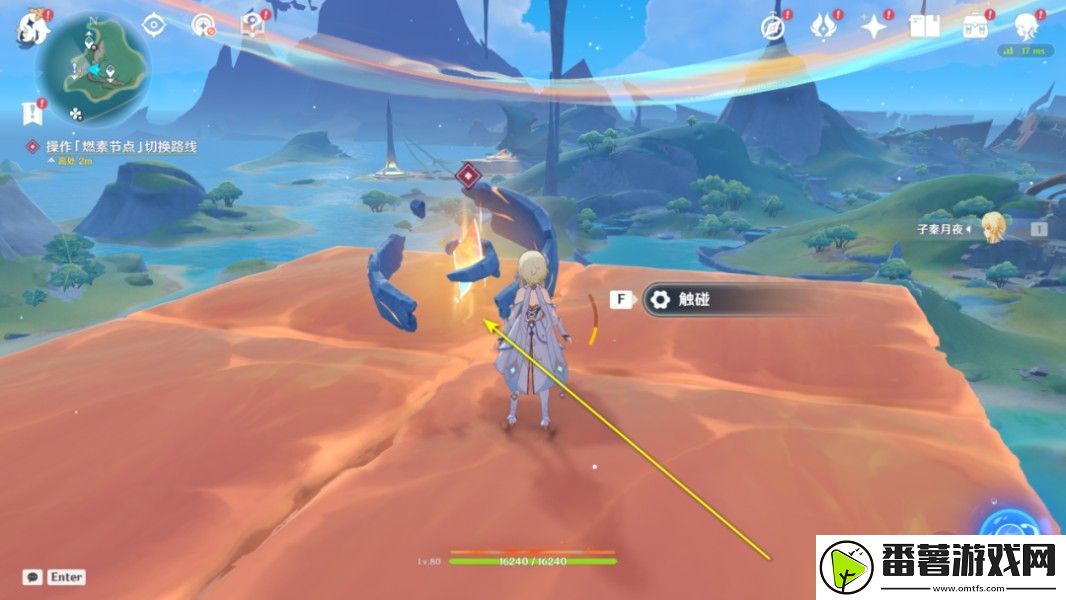Open the quest banner icon with alert

click(32, 112)
